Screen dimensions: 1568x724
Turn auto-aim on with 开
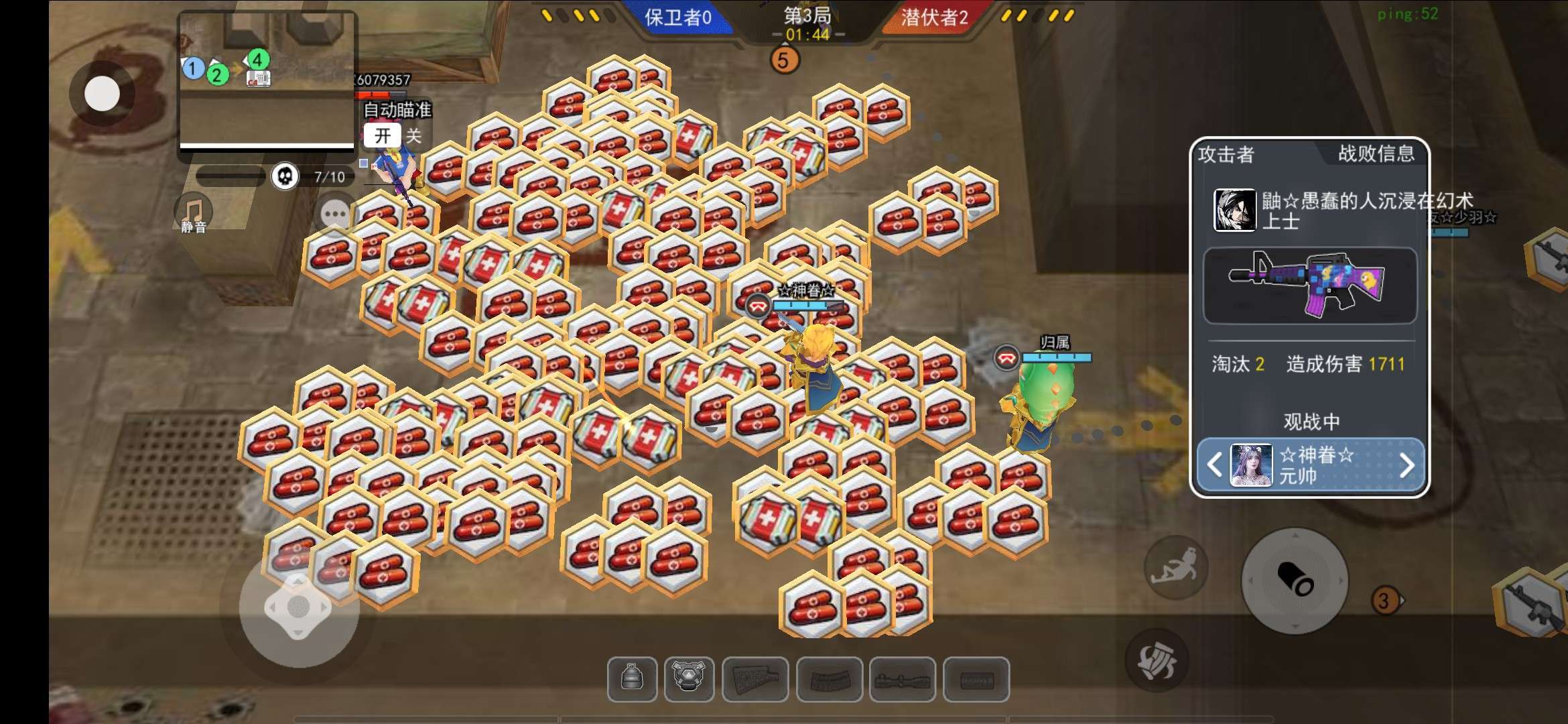383,136
